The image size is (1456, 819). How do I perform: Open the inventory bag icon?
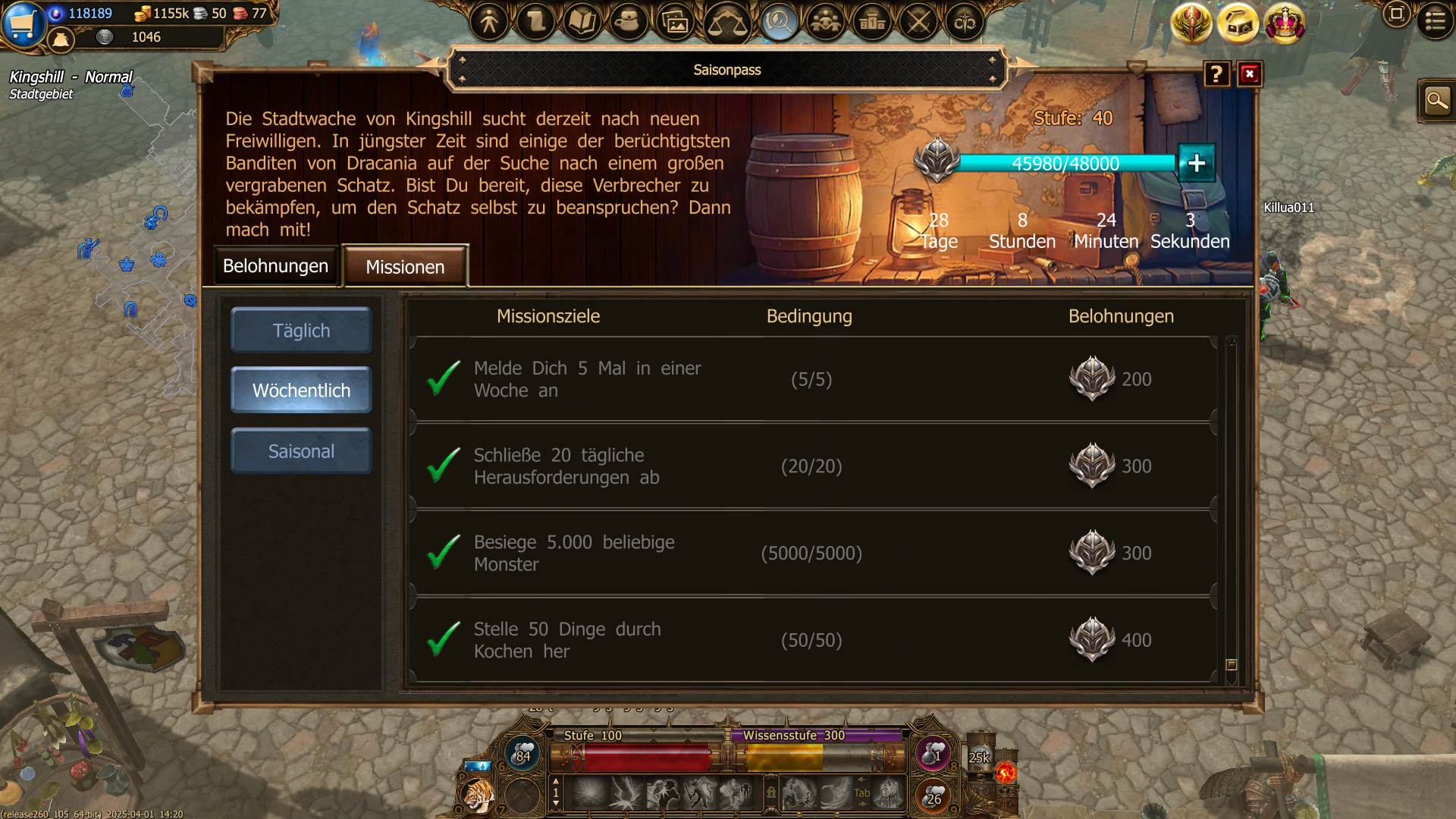[61, 39]
